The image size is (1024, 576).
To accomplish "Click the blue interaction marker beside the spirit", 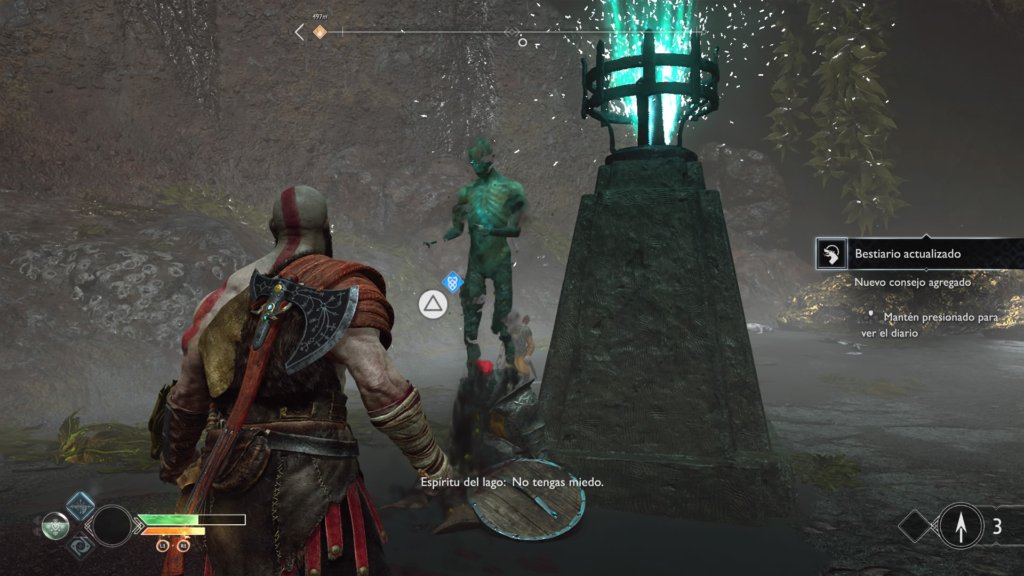I will point(453,282).
